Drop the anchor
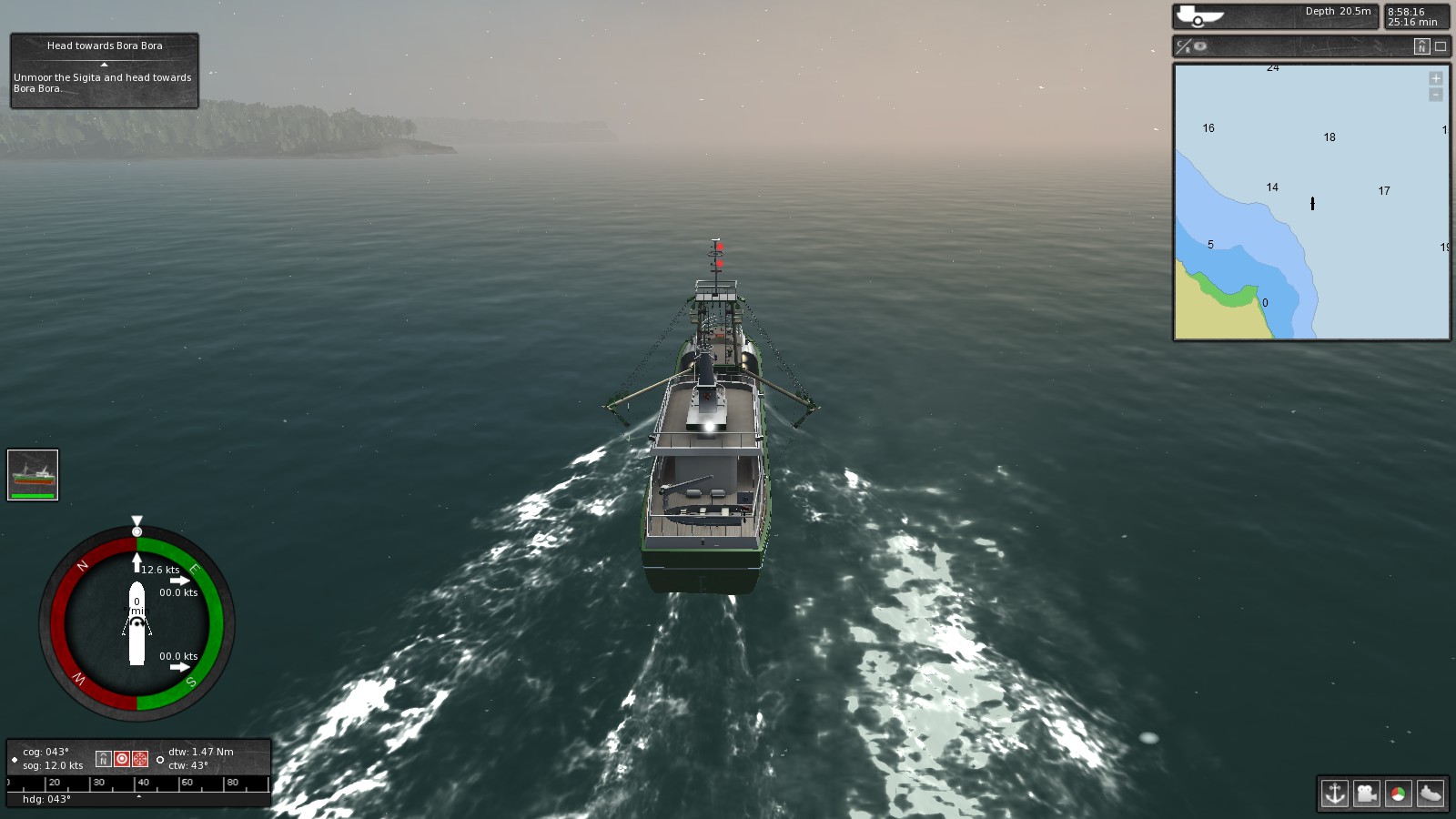 1337,793
